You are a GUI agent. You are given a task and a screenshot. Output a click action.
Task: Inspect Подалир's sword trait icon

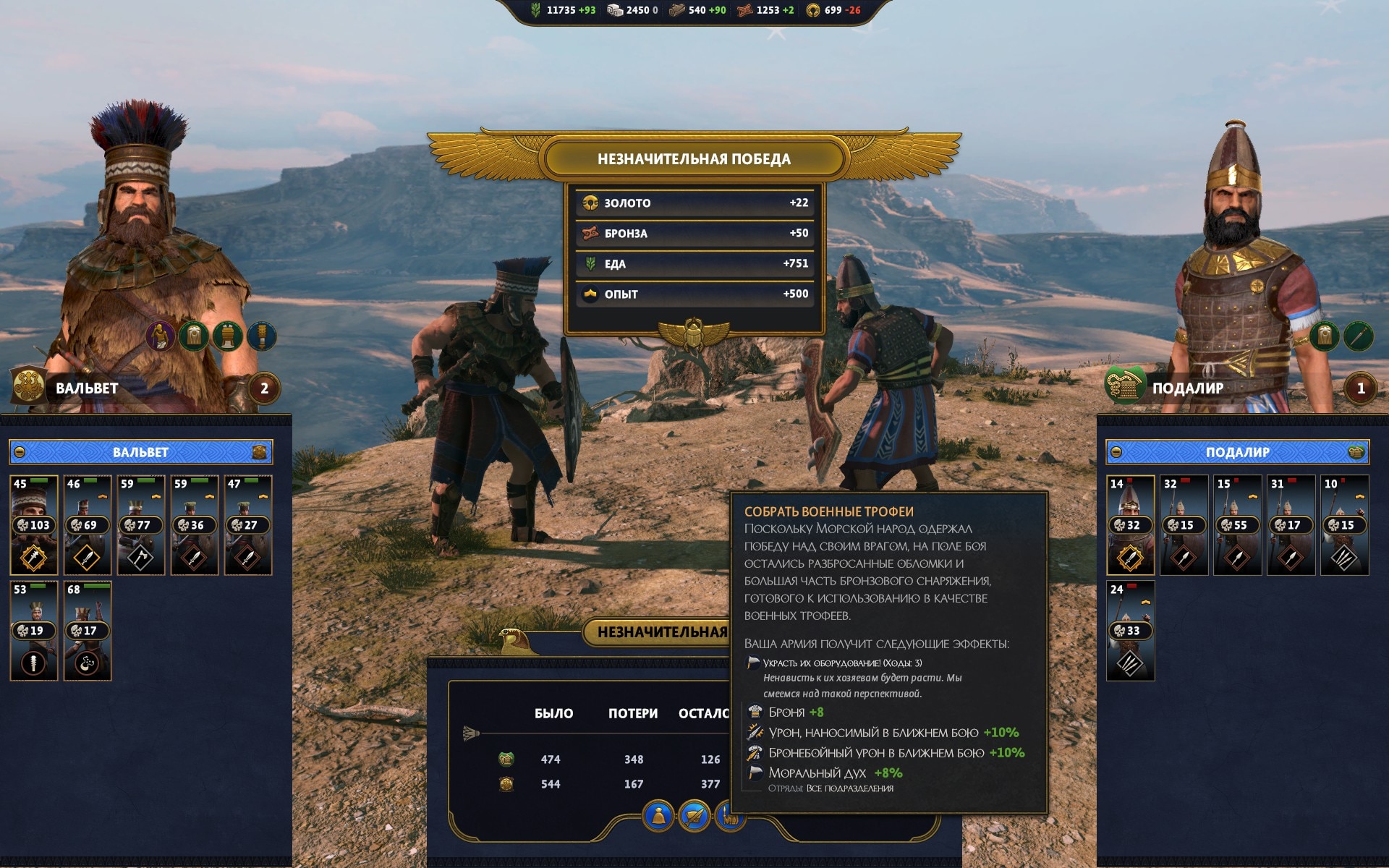(1358, 336)
